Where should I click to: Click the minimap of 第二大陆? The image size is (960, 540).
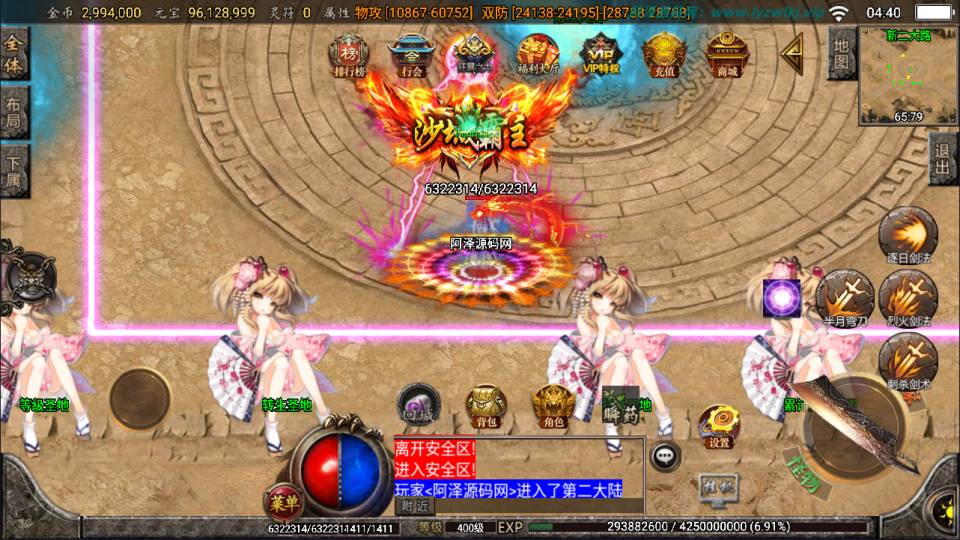pos(908,75)
